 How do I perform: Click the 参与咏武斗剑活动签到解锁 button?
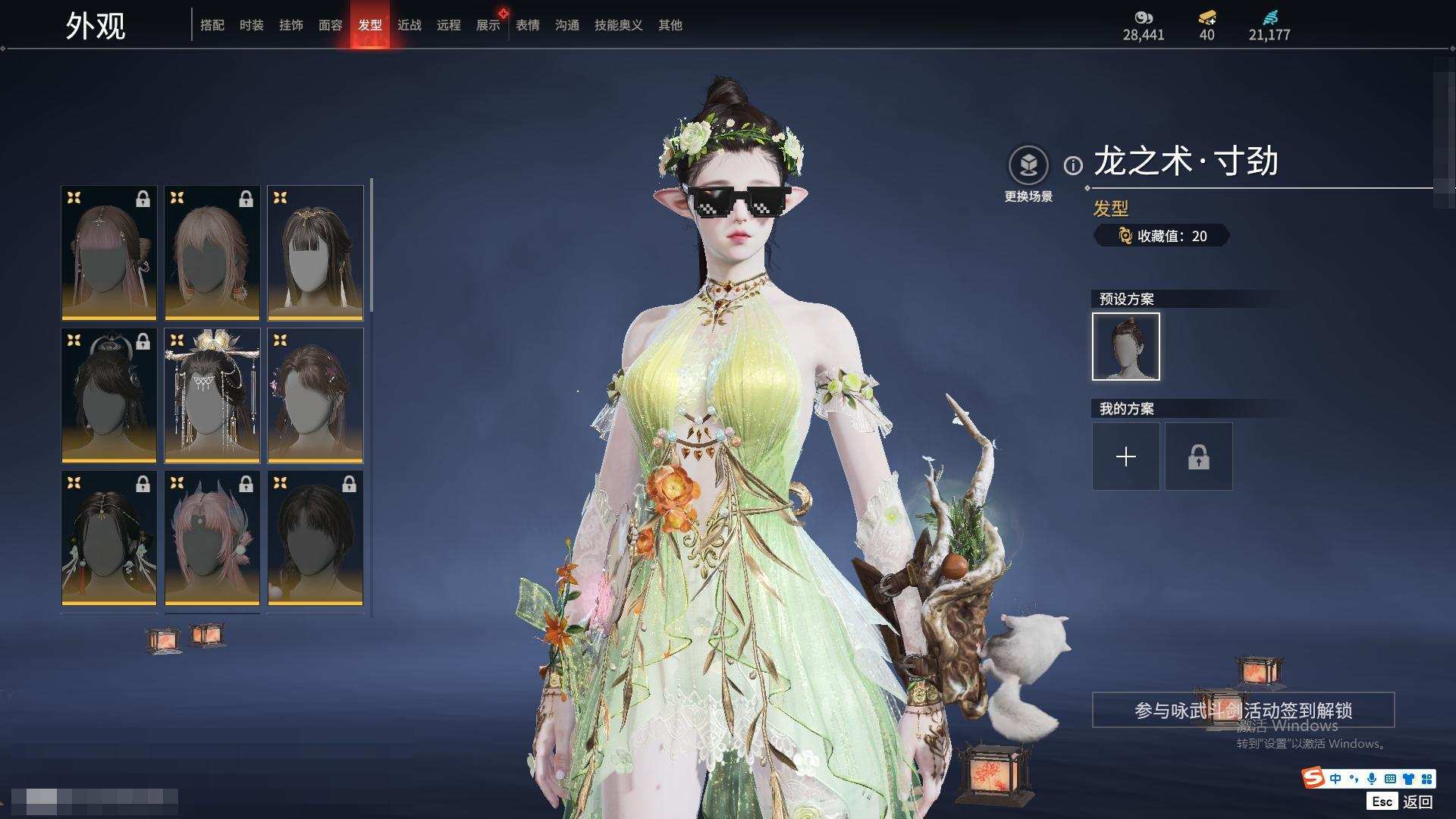[x=1243, y=711]
